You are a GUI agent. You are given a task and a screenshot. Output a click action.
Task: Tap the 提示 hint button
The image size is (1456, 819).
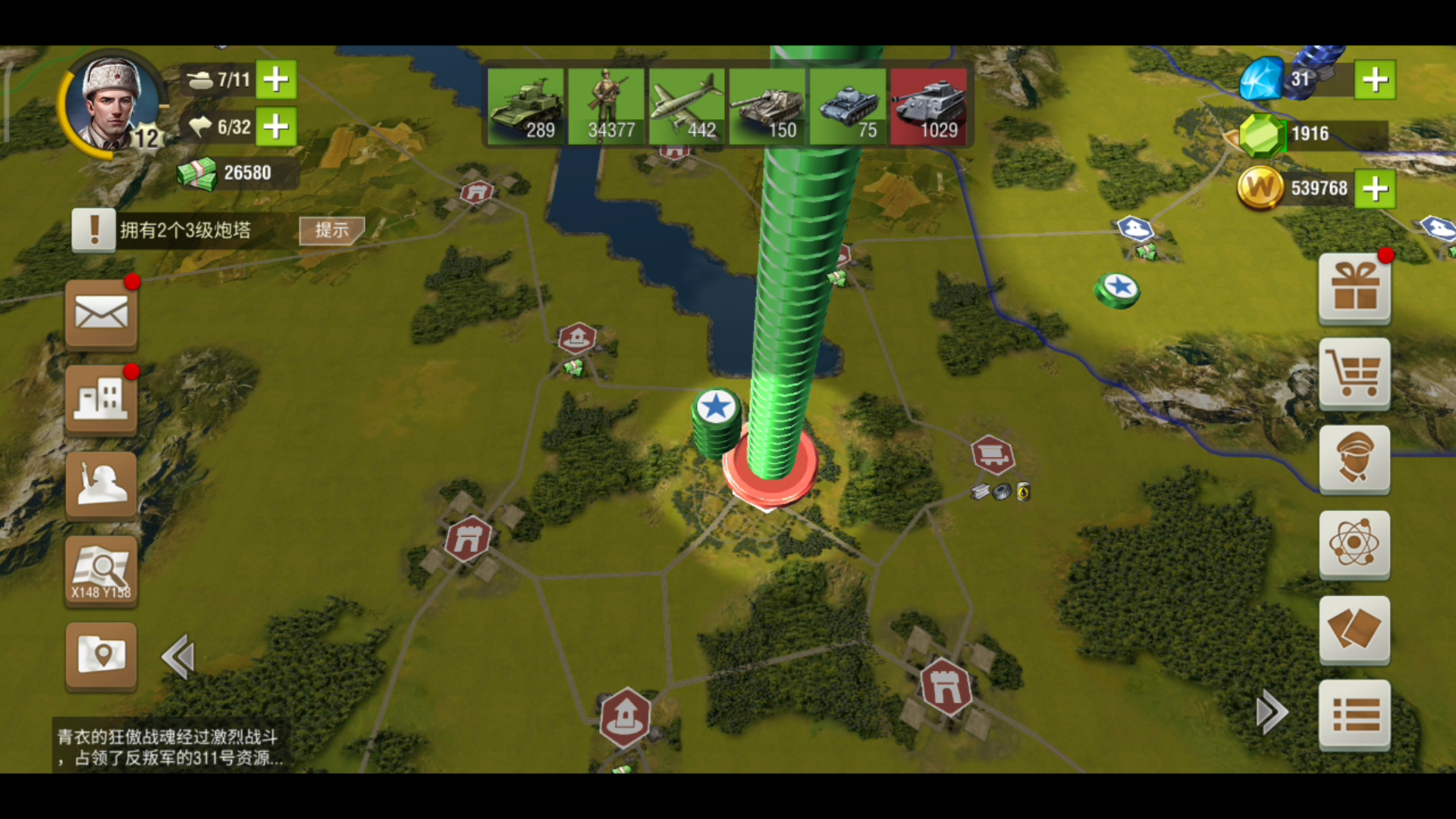(331, 230)
